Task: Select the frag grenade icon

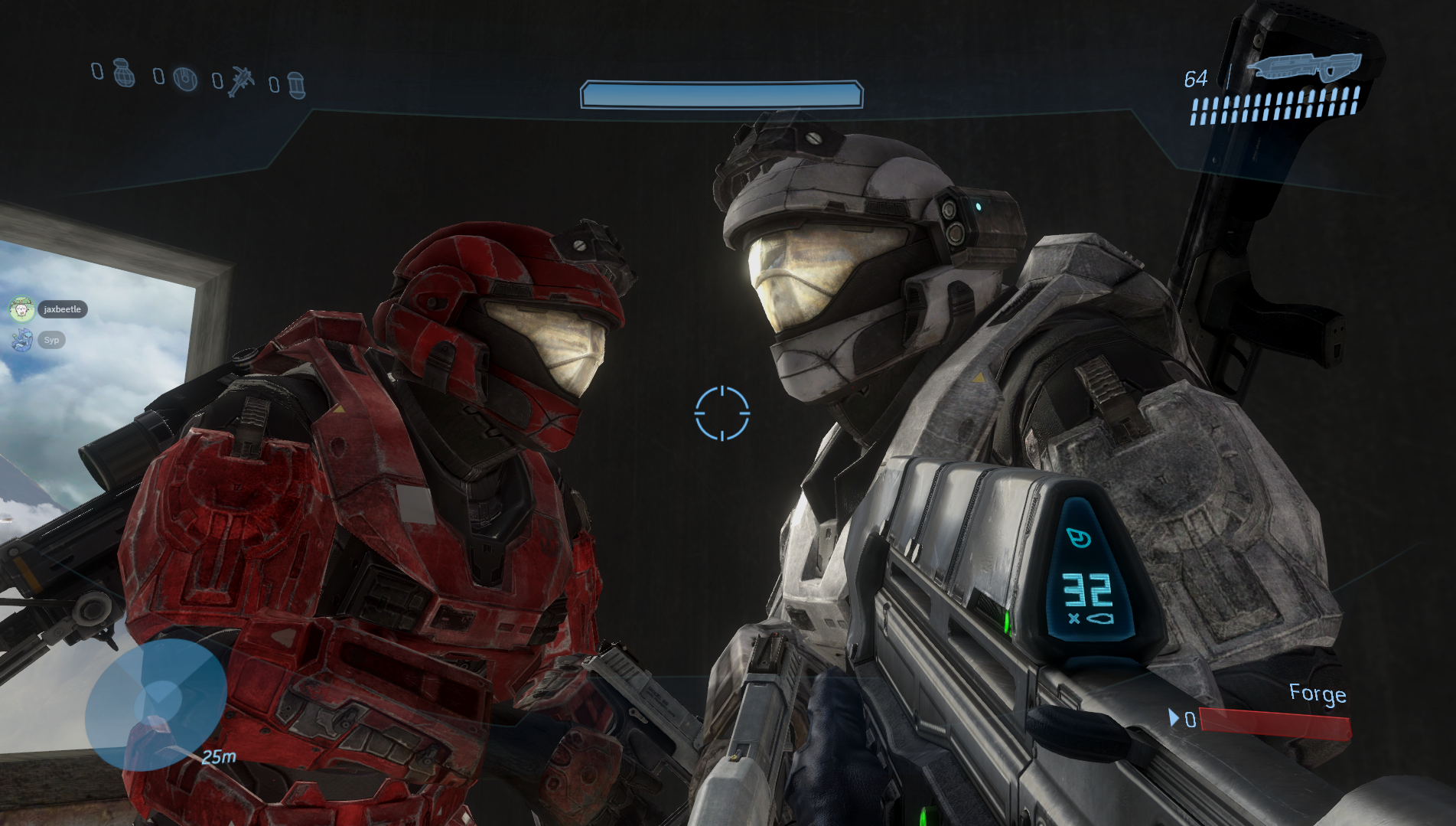Action: tap(124, 73)
